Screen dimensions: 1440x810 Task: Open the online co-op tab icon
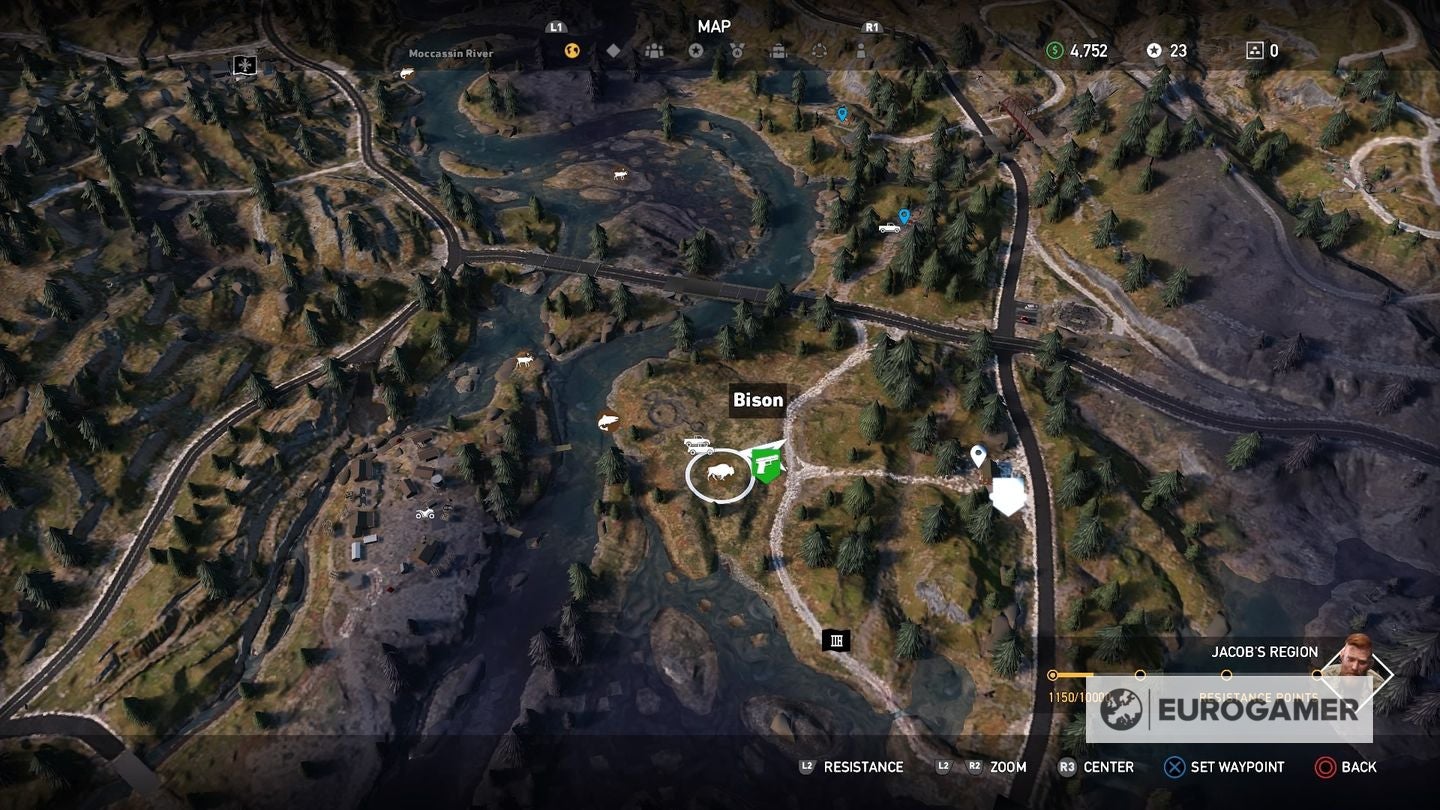click(x=820, y=51)
